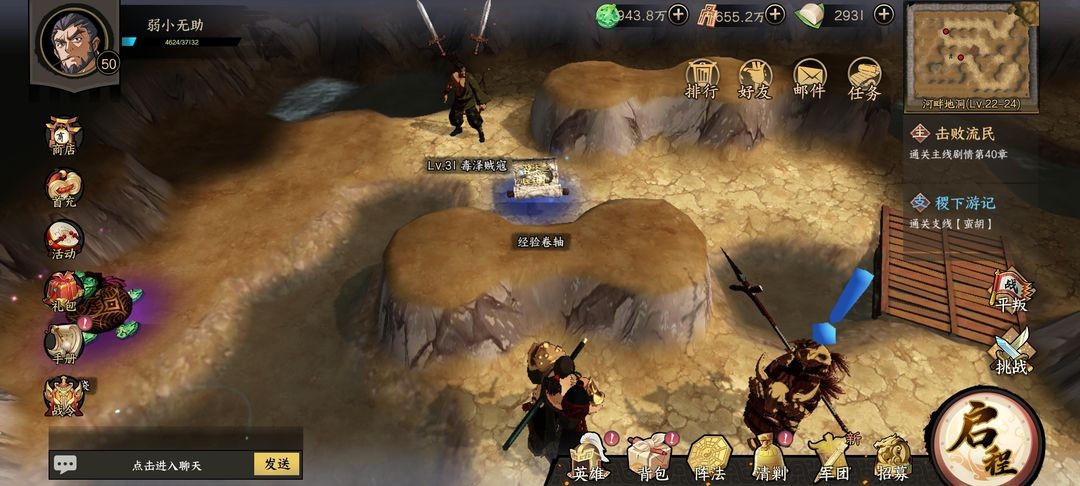Open the 背包 backpack
This screenshot has height=486, width=1080.
pyautogui.click(x=649, y=461)
